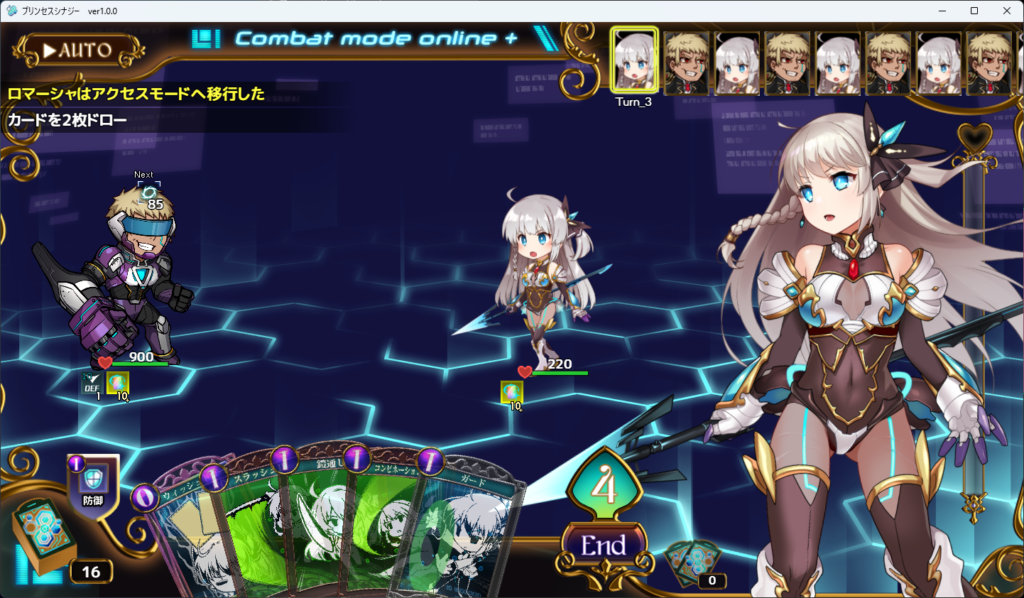Select the highlighted Turn_3 portrait
The image size is (1024, 598).
[x=634, y=62]
